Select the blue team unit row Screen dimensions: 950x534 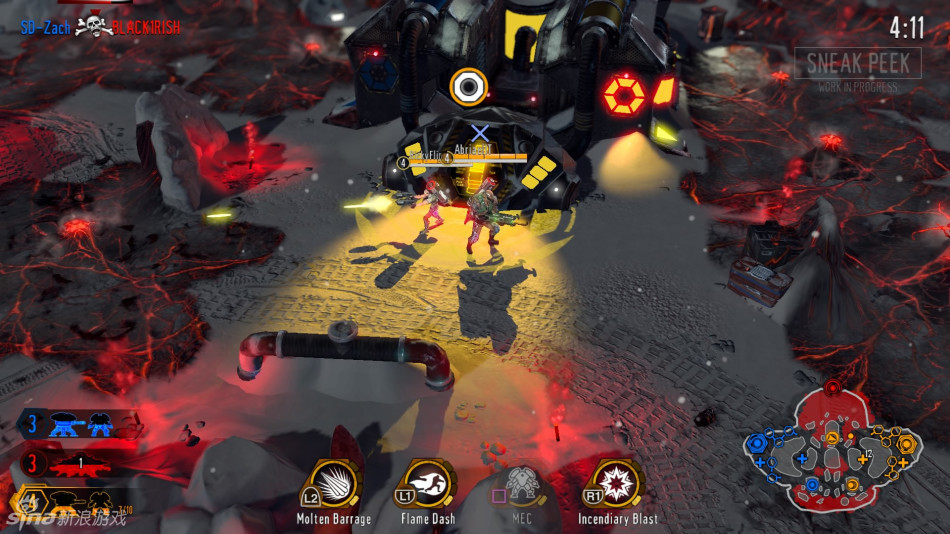point(78,425)
